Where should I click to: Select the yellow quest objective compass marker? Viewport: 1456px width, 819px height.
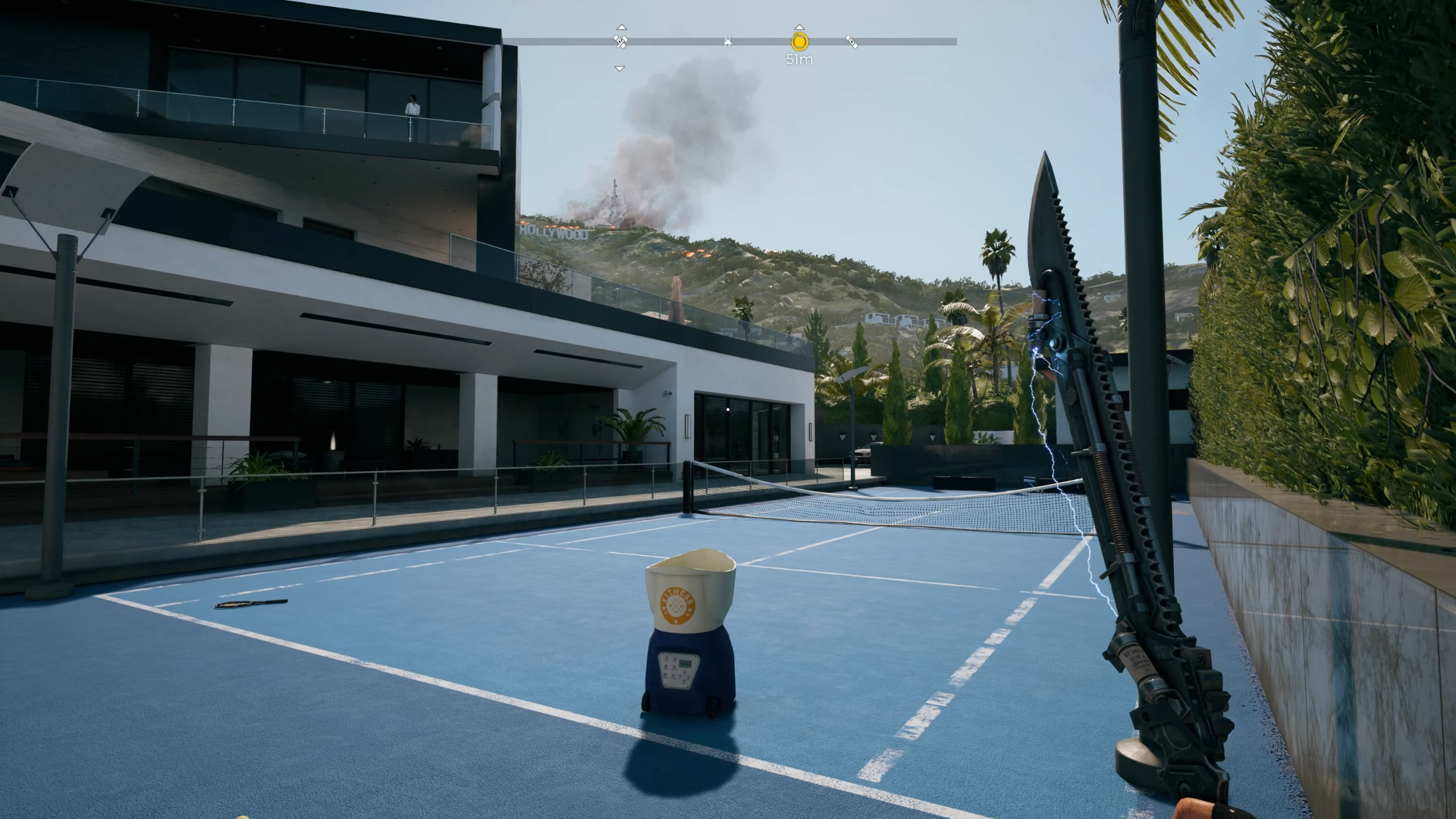[x=799, y=42]
